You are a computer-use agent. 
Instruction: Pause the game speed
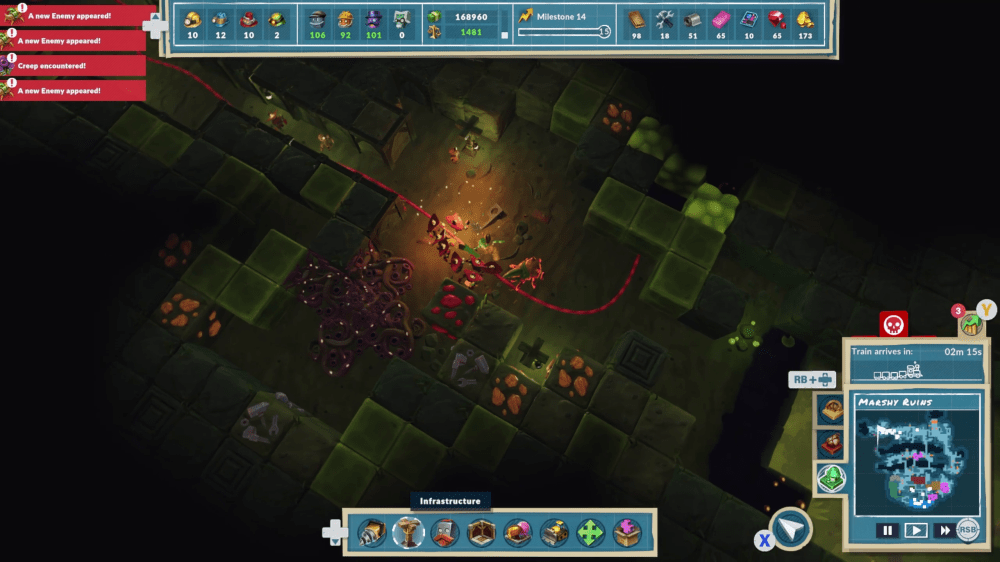point(886,531)
